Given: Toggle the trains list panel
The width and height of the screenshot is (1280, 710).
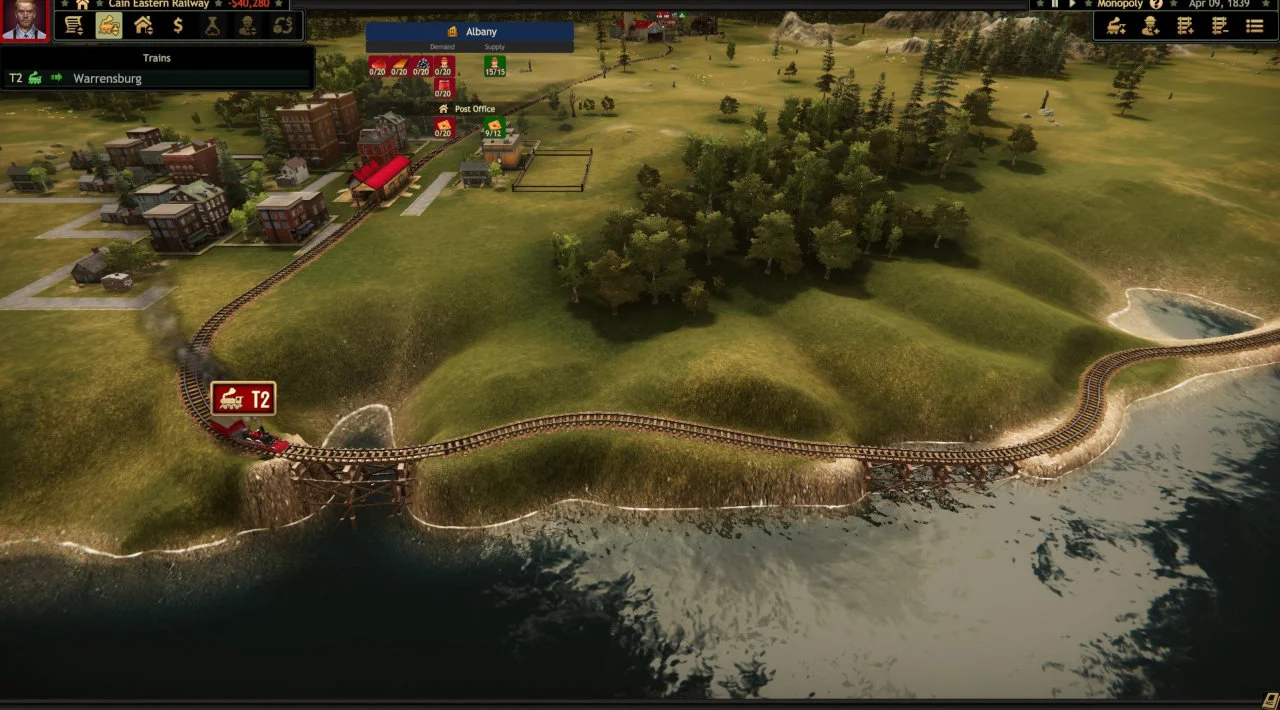Looking at the screenshot, I should (x=108, y=25).
